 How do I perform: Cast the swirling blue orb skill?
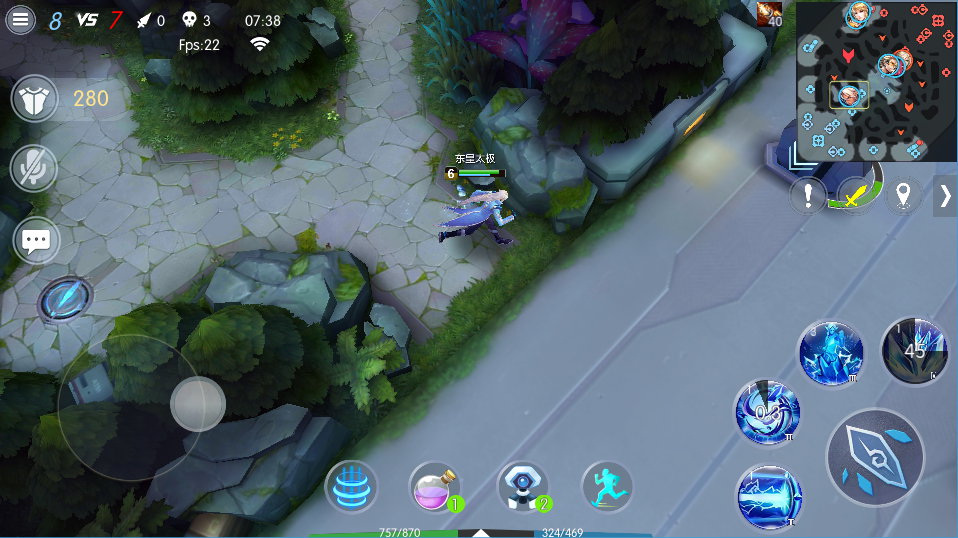tap(767, 413)
